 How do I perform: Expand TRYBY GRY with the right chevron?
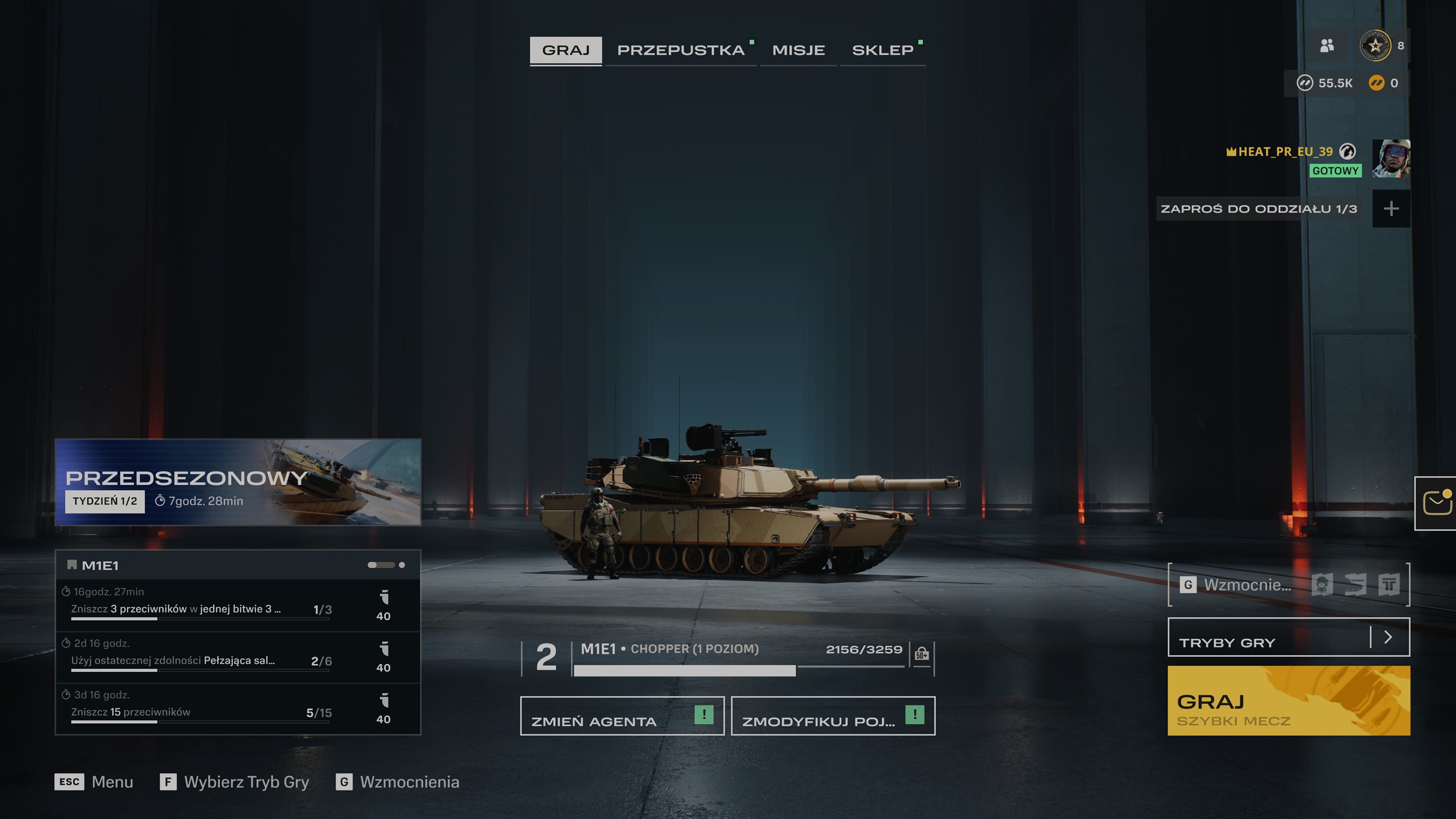pyautogui.click(x=1389, y=638)
